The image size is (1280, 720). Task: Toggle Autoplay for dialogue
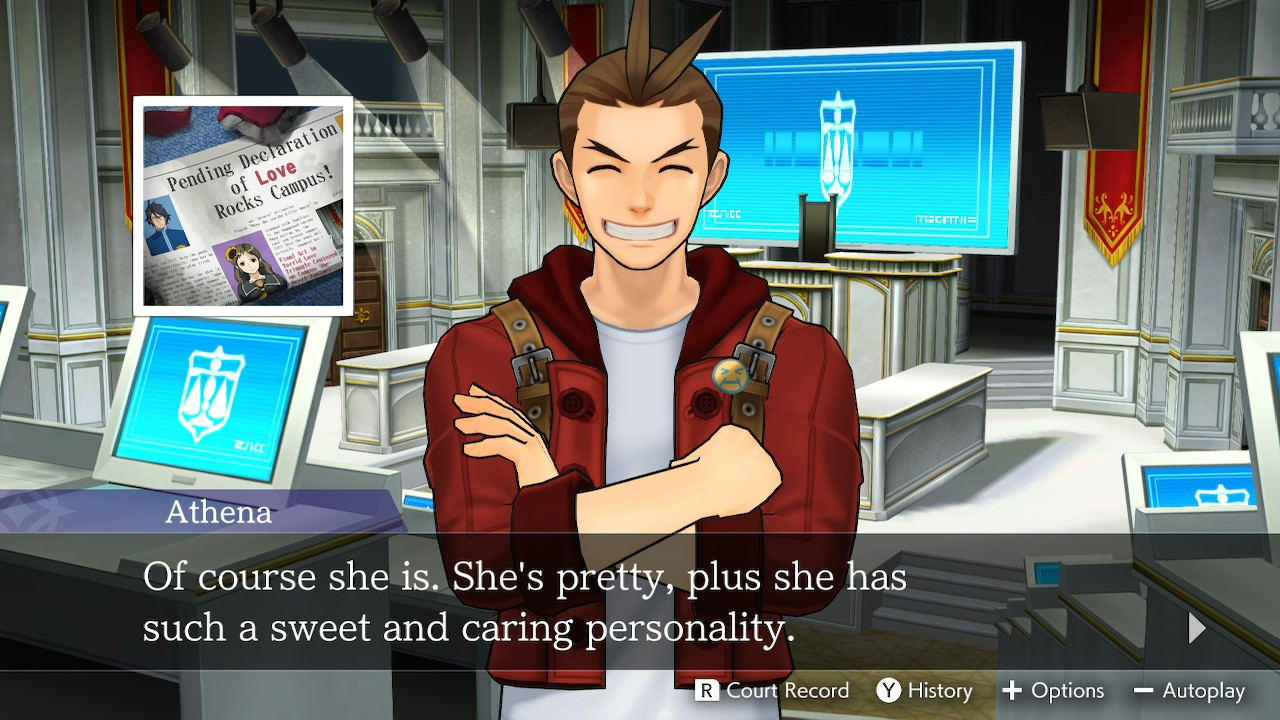click(x=1190, y=691)
